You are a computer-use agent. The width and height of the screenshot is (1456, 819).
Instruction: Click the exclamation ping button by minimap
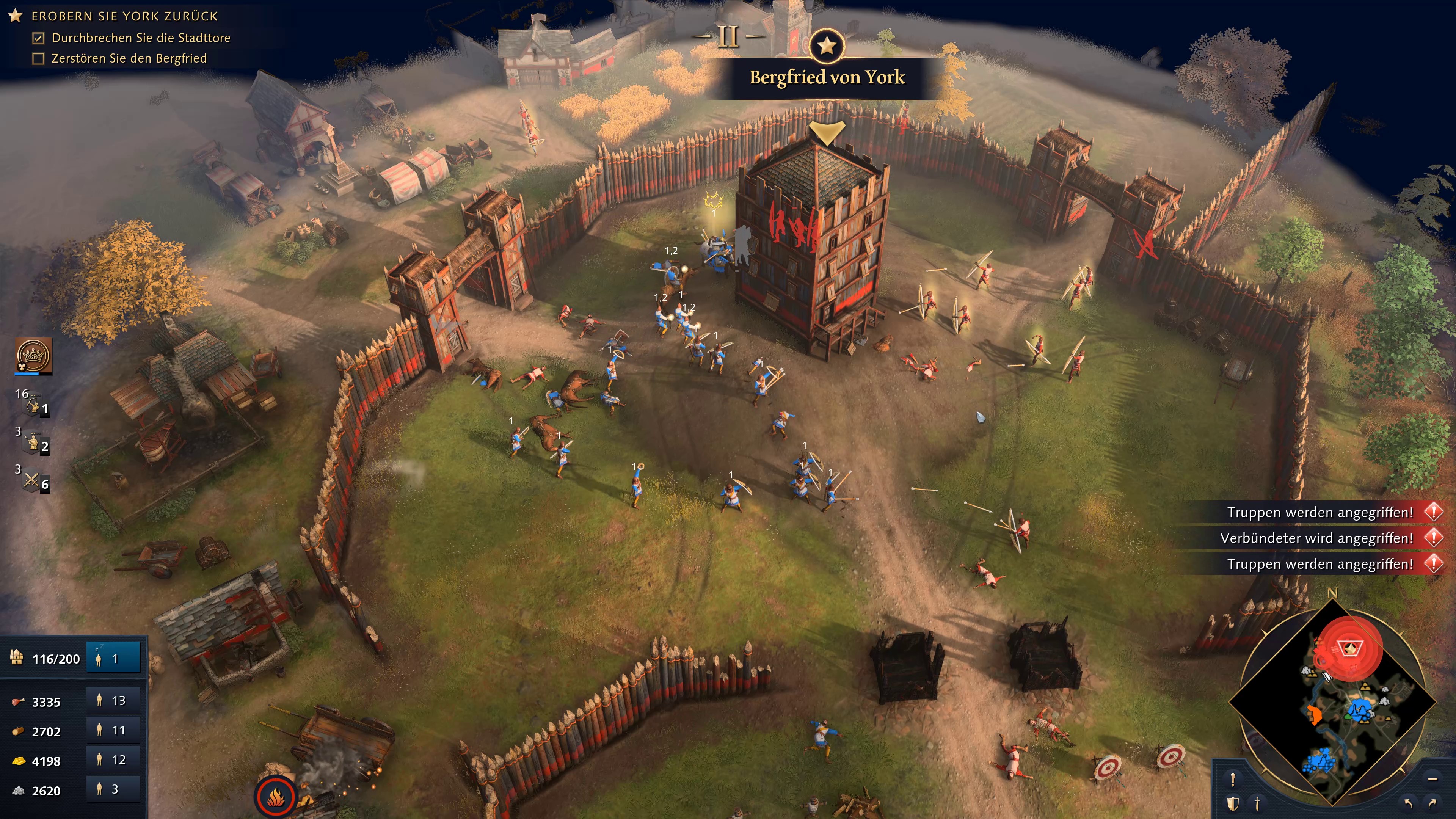pyautogui.click(x=1233, y=780)
